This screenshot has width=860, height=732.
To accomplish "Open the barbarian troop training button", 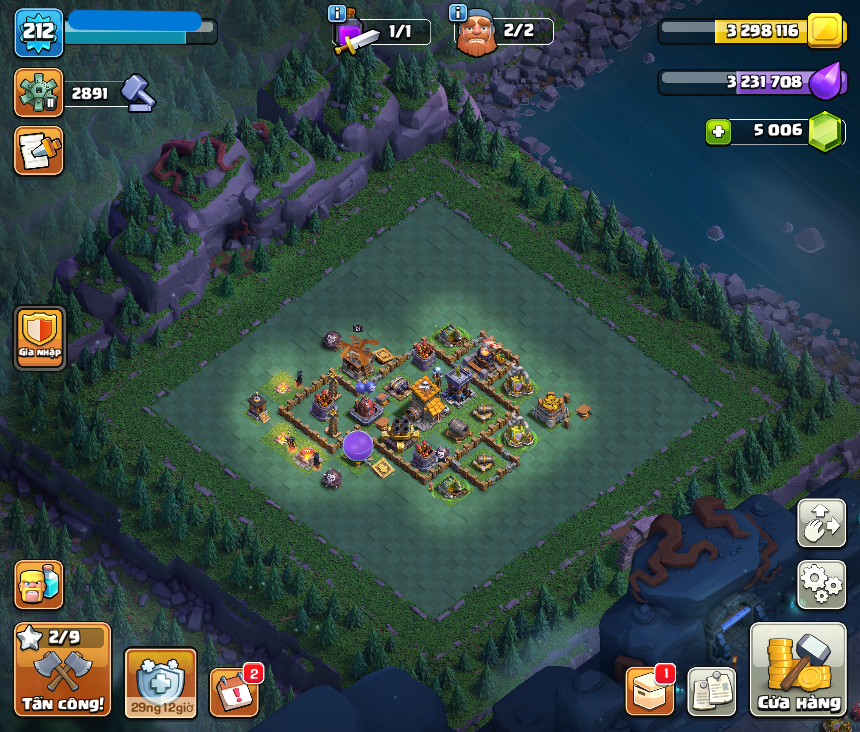I will (38, 584).
